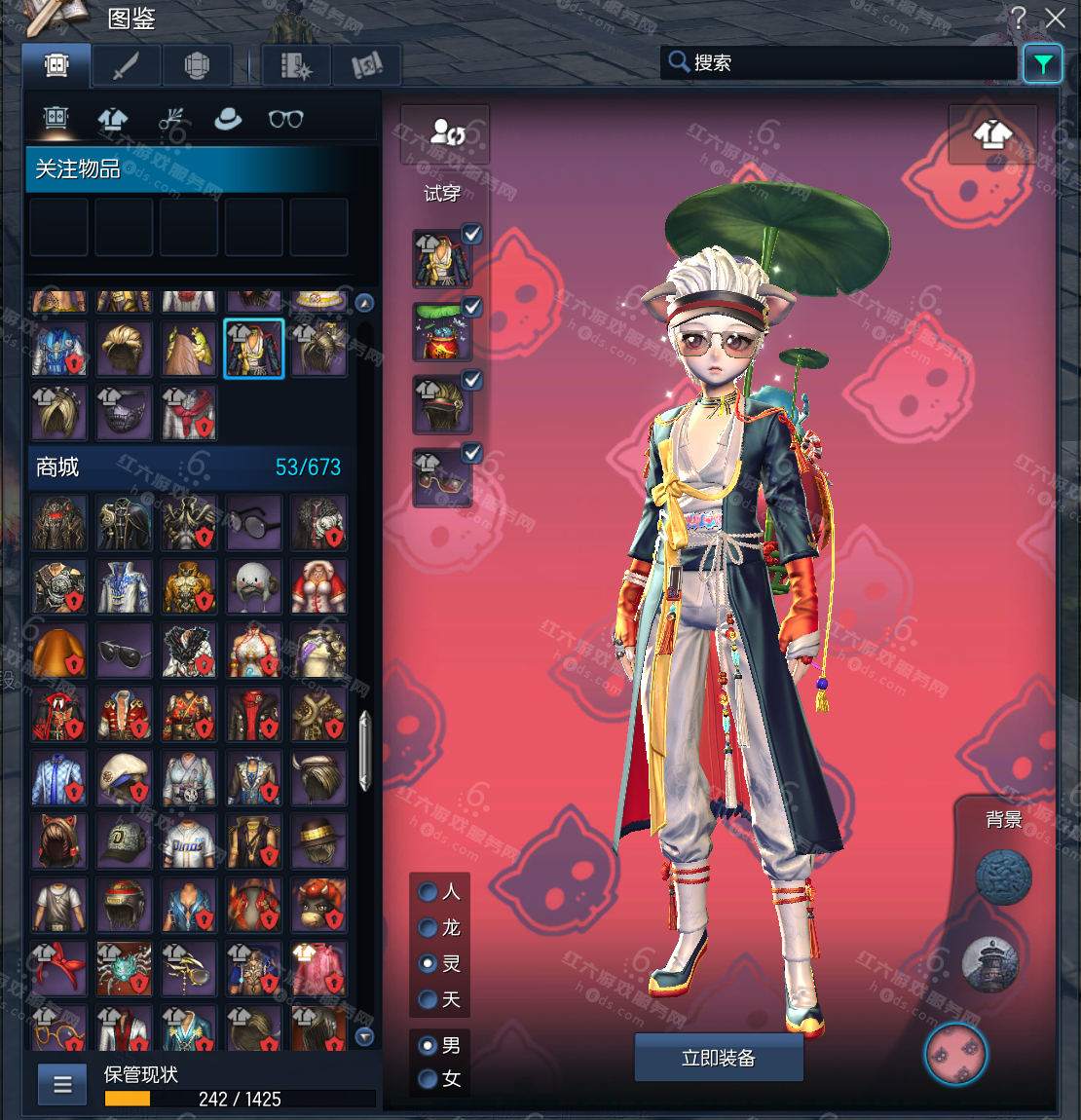Choose the 立即装备 equip-now button
The height and width of the screenshot is (1120, 1081).
click(719, 1058)
